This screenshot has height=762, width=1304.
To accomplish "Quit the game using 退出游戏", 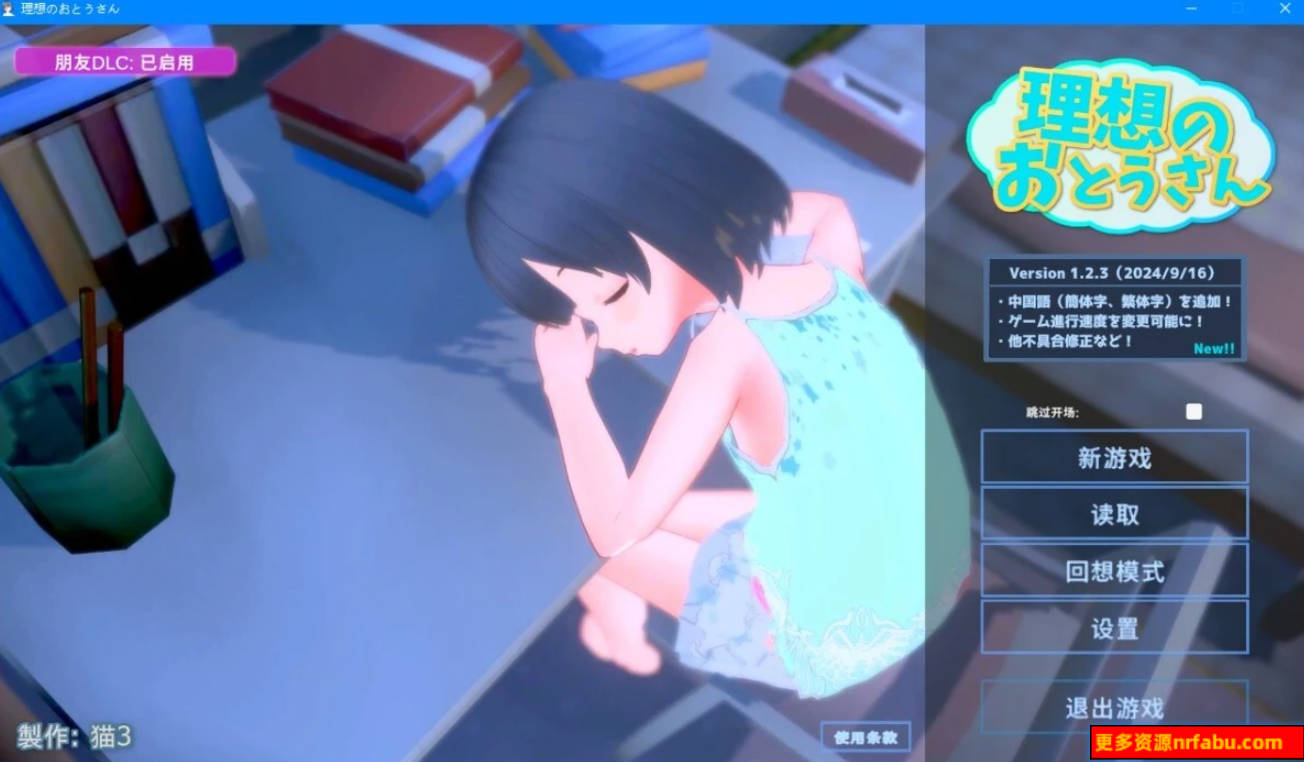I will tap(1114, 707).
